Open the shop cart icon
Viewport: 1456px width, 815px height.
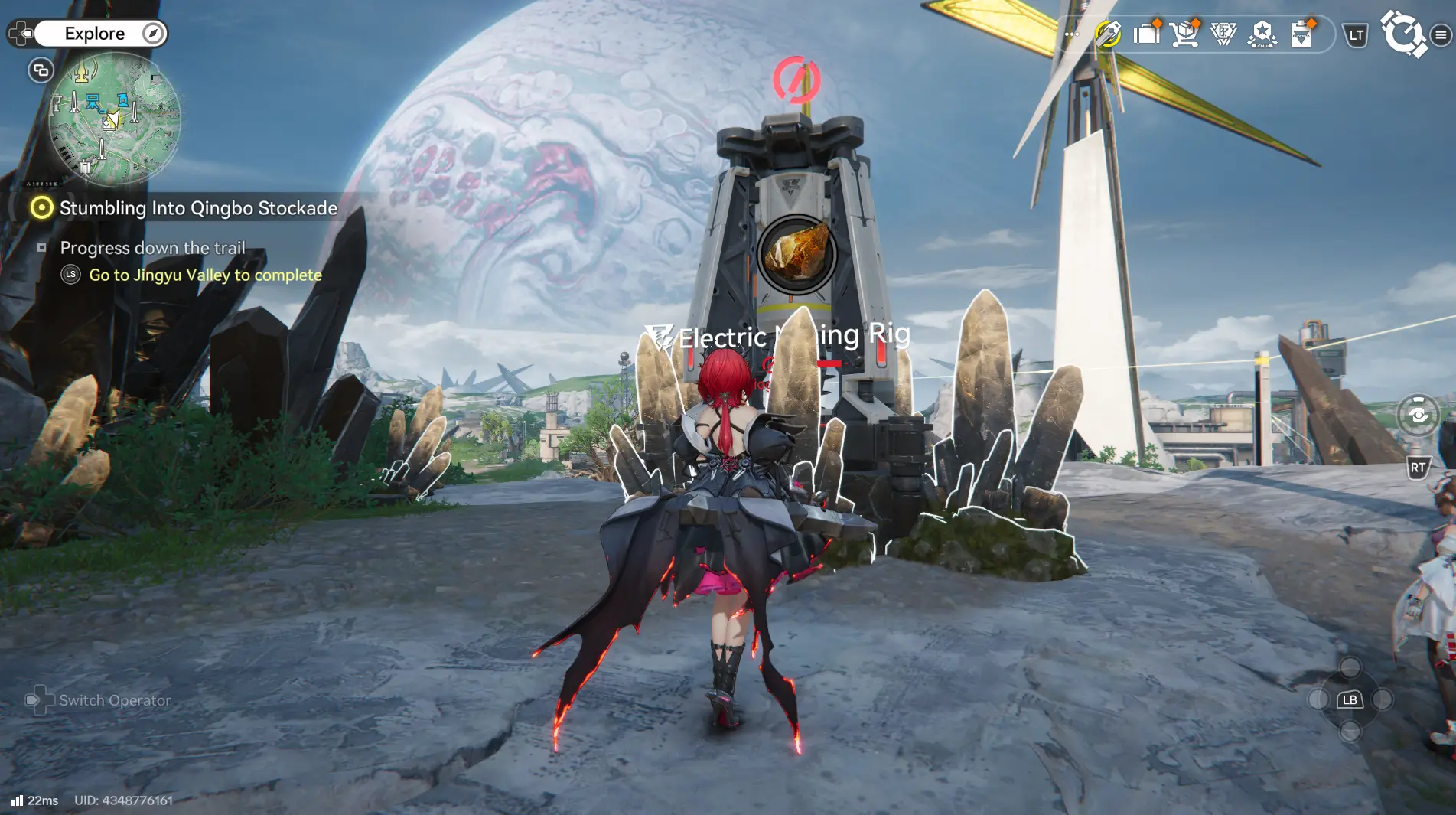pyautogui.click(x=1185, y=34)
